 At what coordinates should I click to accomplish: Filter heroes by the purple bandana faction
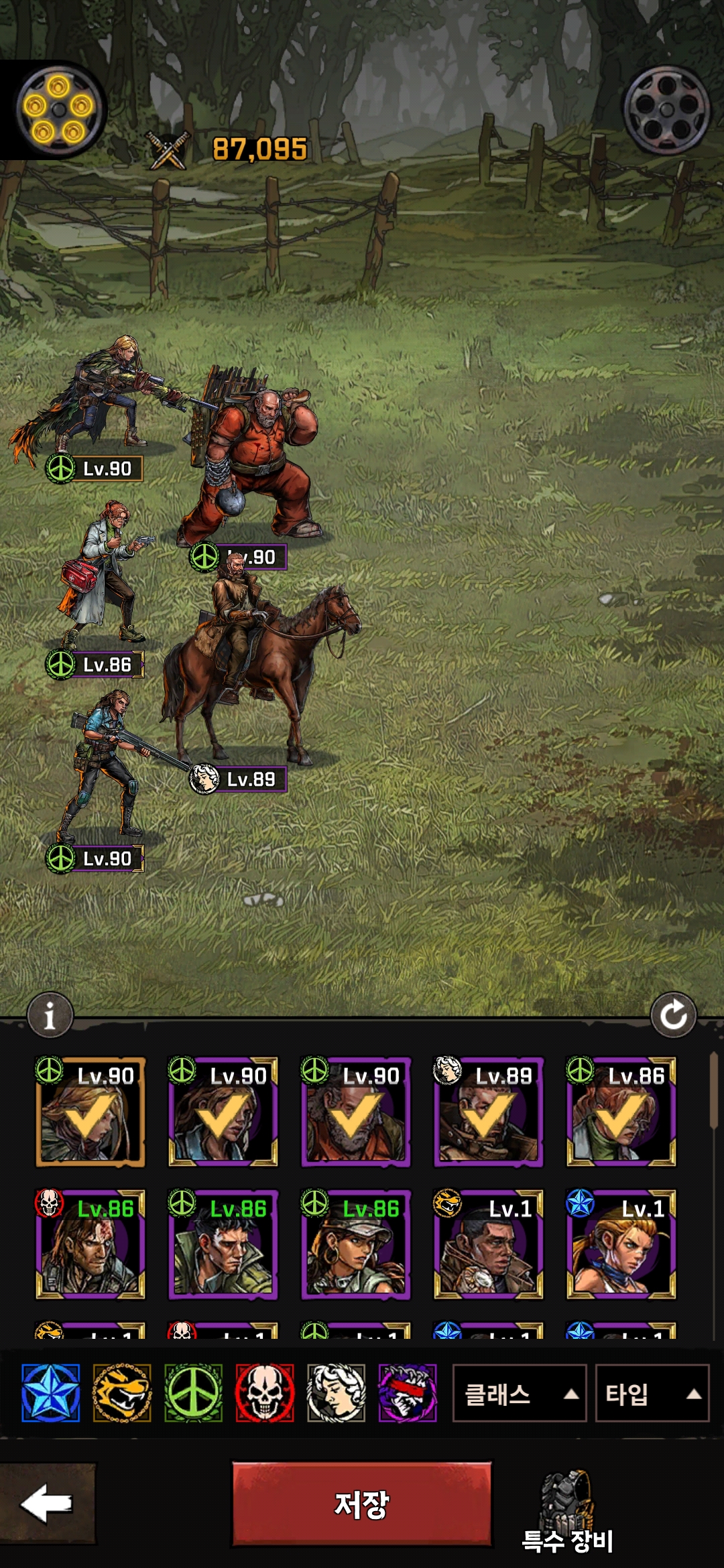pos(408,1393)
